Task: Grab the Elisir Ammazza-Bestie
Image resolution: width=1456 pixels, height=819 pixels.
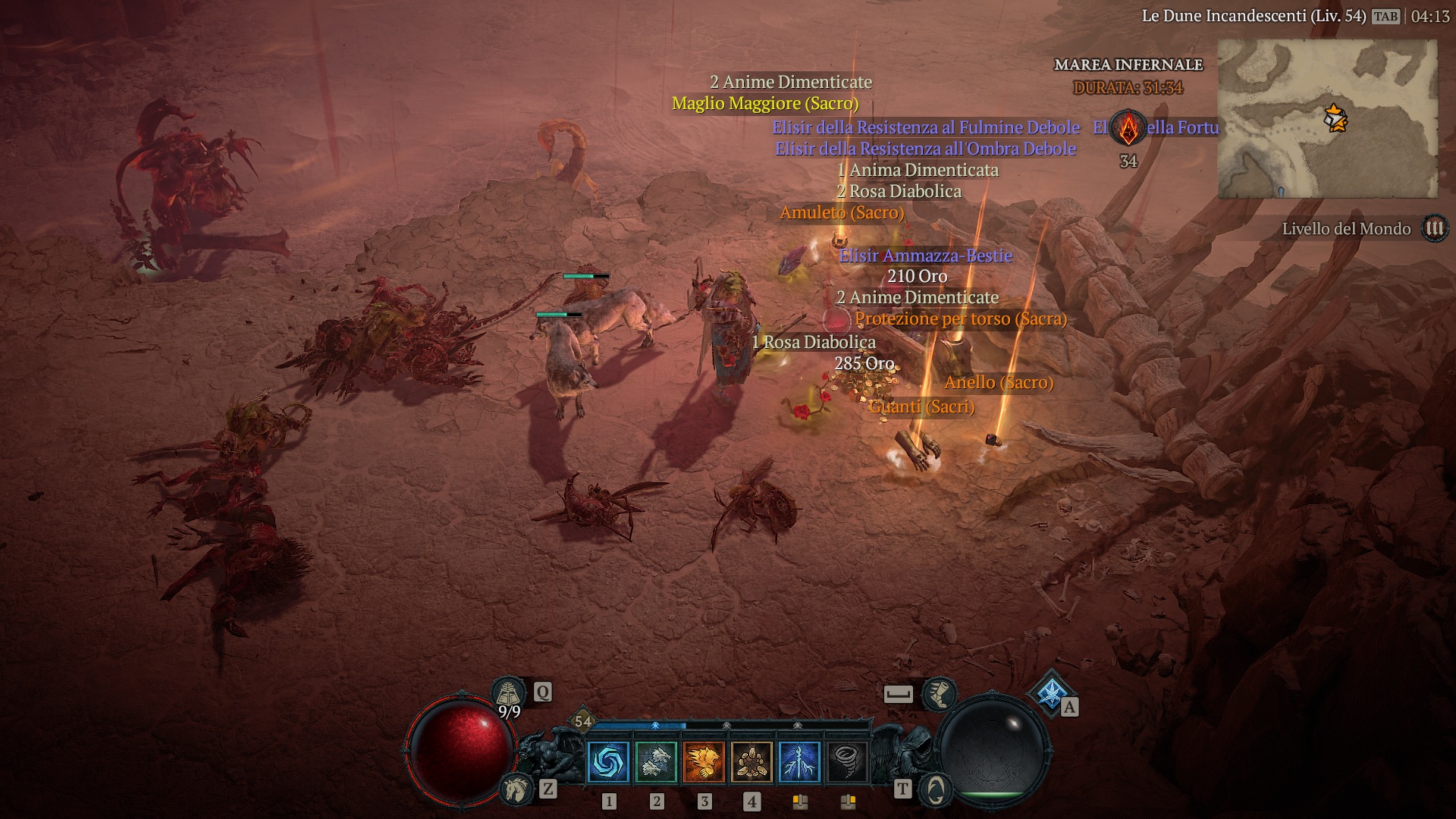Action: tap(925, 256)
